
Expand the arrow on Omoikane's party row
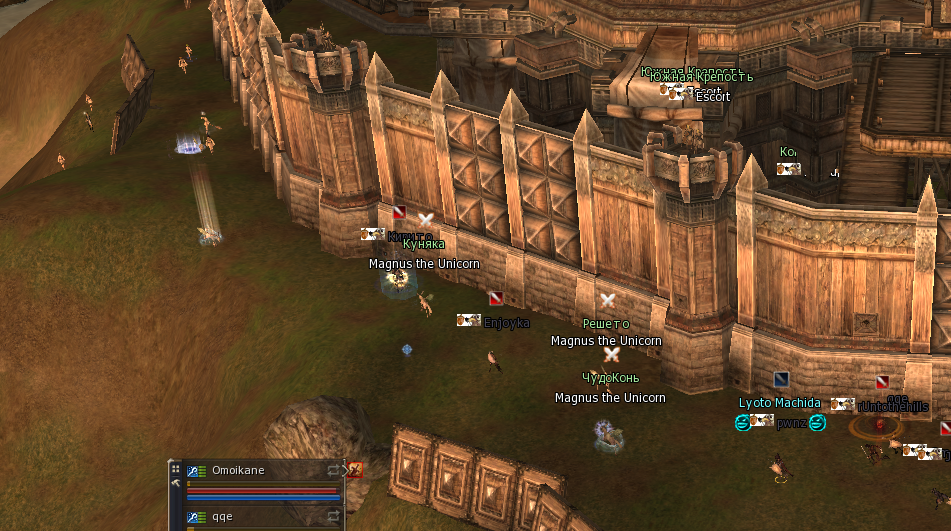(345, 469)
